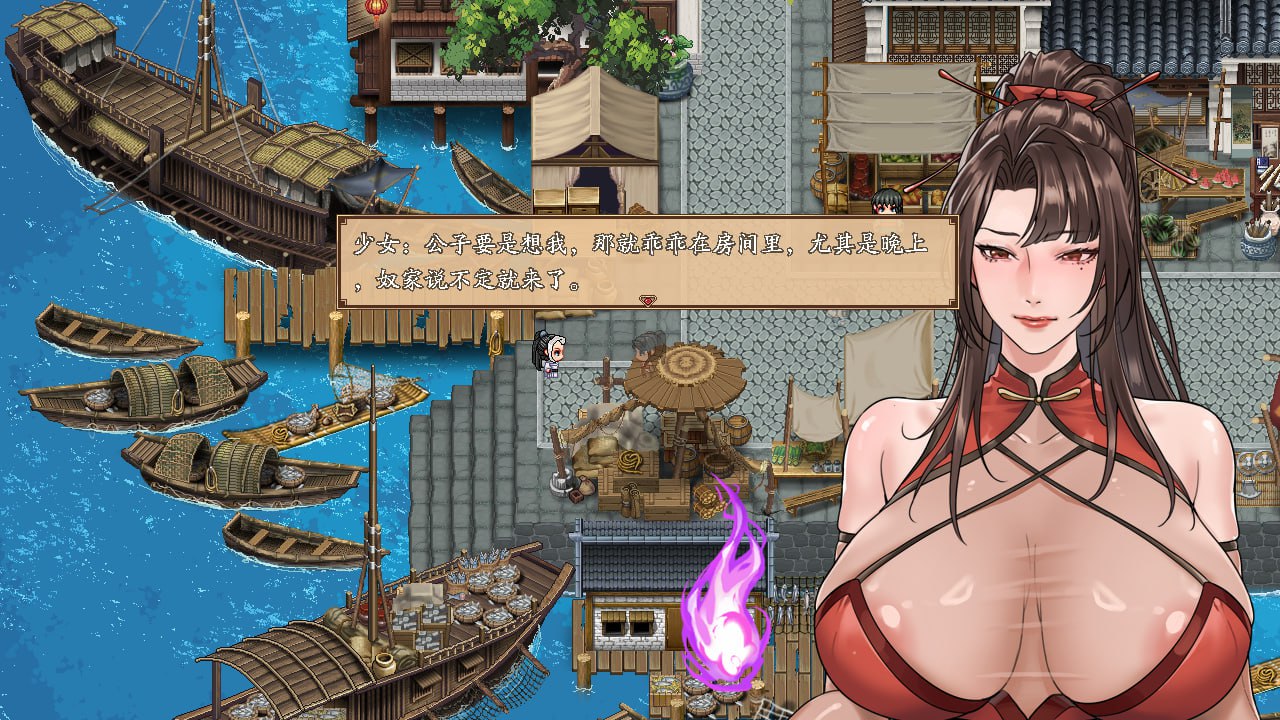Image resolution: width=1280 pixels, height=720 pixels.
Task: Click the watermelons on the market shelf
Action: click(1220, 180)
